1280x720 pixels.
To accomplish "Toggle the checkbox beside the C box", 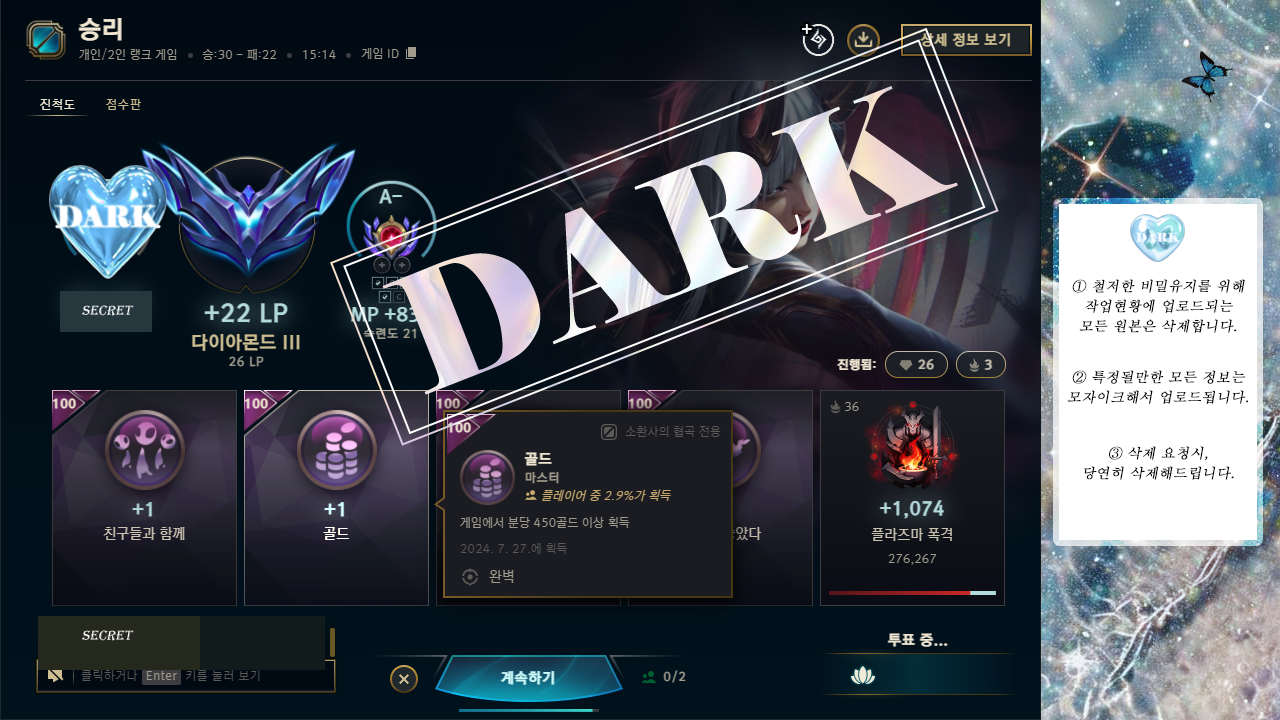I will 385,296.
